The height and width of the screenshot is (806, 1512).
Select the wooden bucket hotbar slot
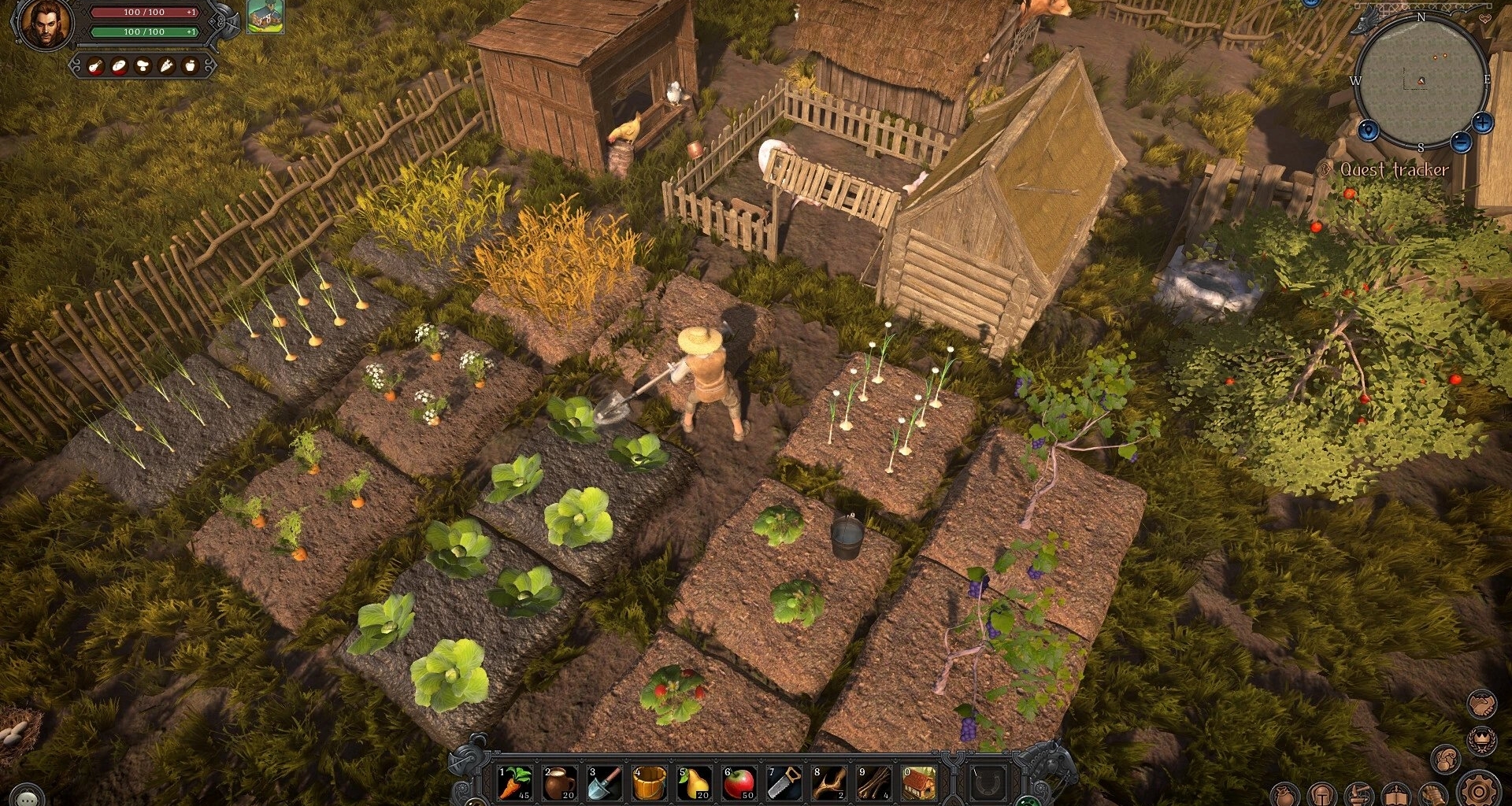[650, 783]
